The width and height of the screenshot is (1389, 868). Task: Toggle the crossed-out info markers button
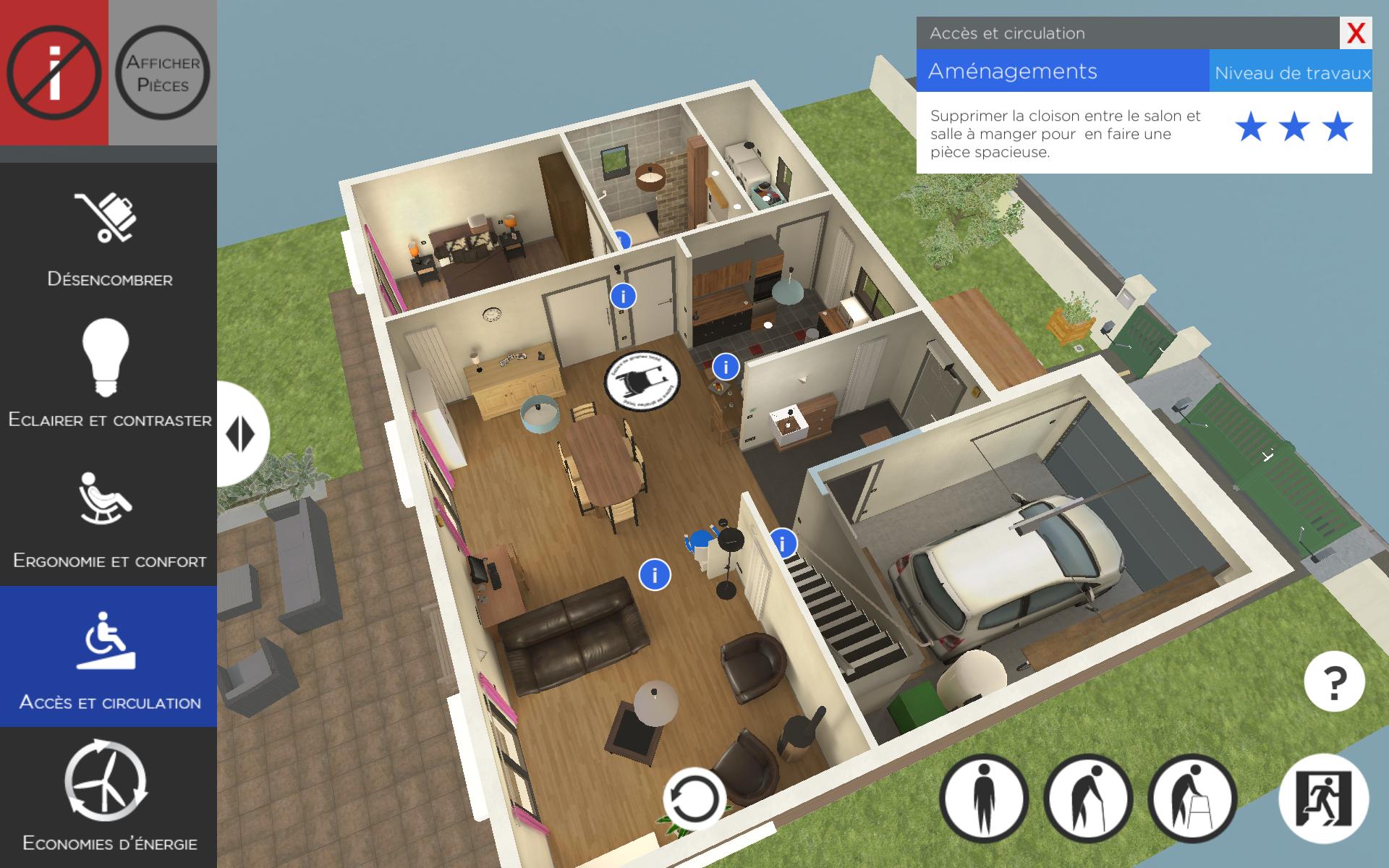tap(54, 72)
